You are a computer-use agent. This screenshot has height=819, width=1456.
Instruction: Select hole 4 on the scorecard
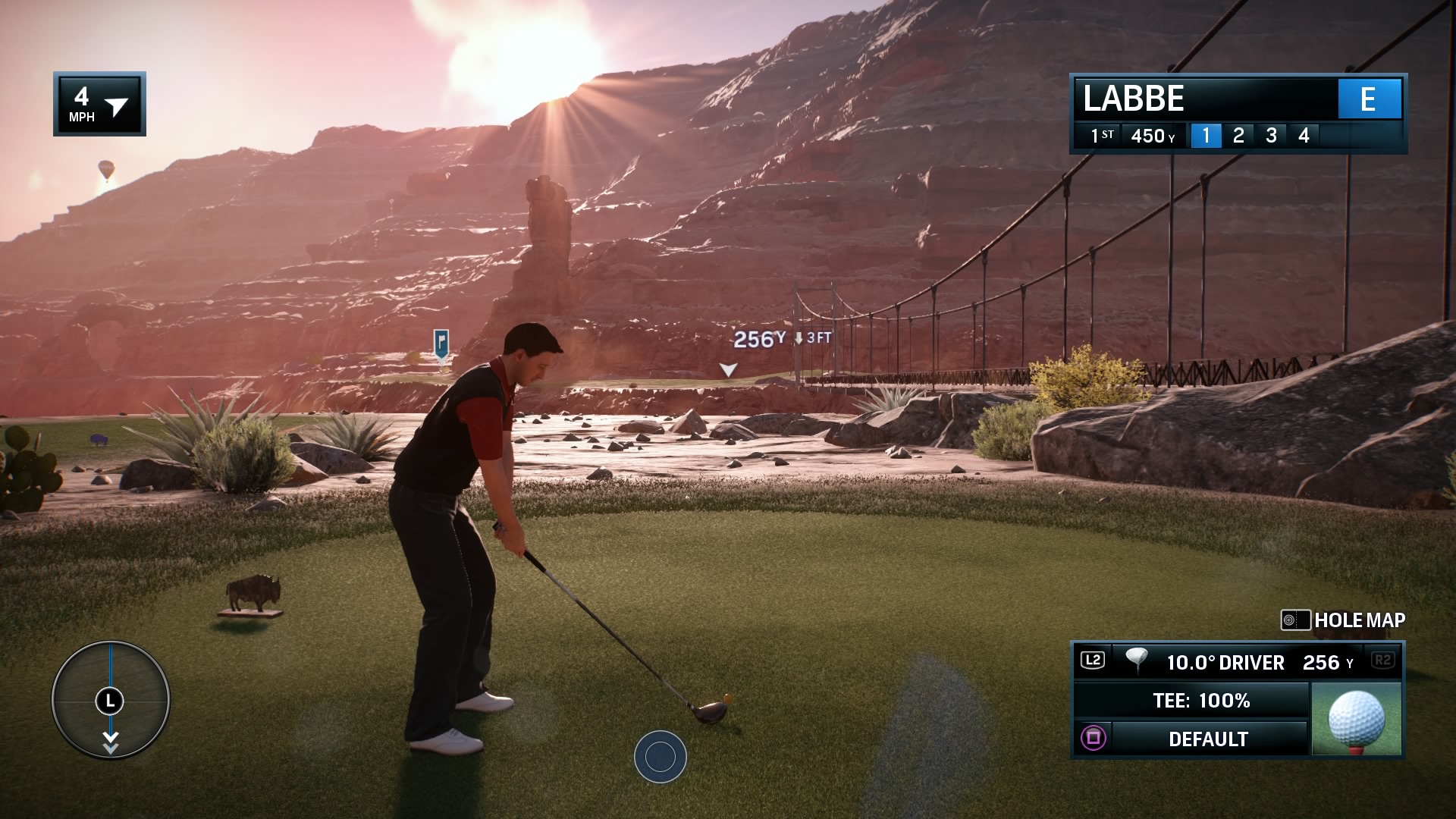click(1304, 136)
